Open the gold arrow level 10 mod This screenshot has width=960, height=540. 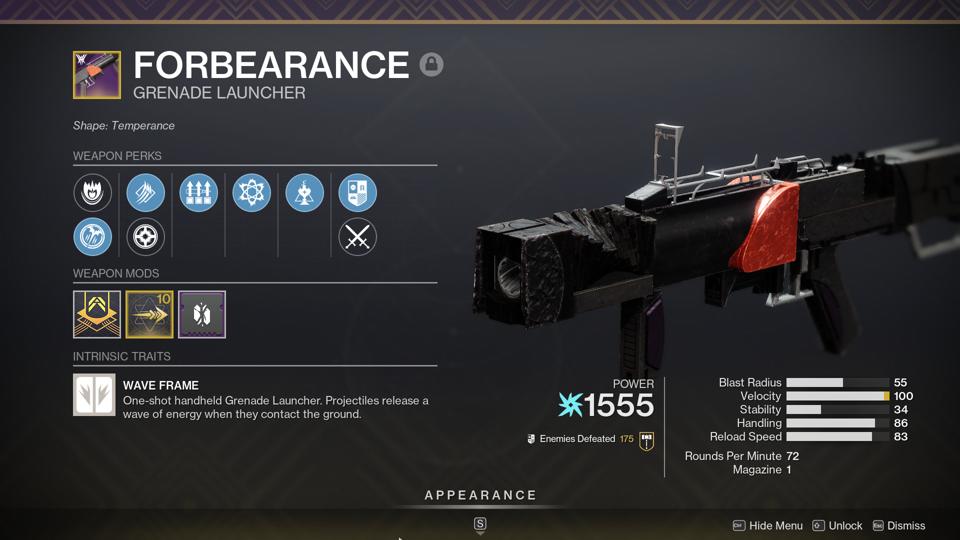[149, 314]
